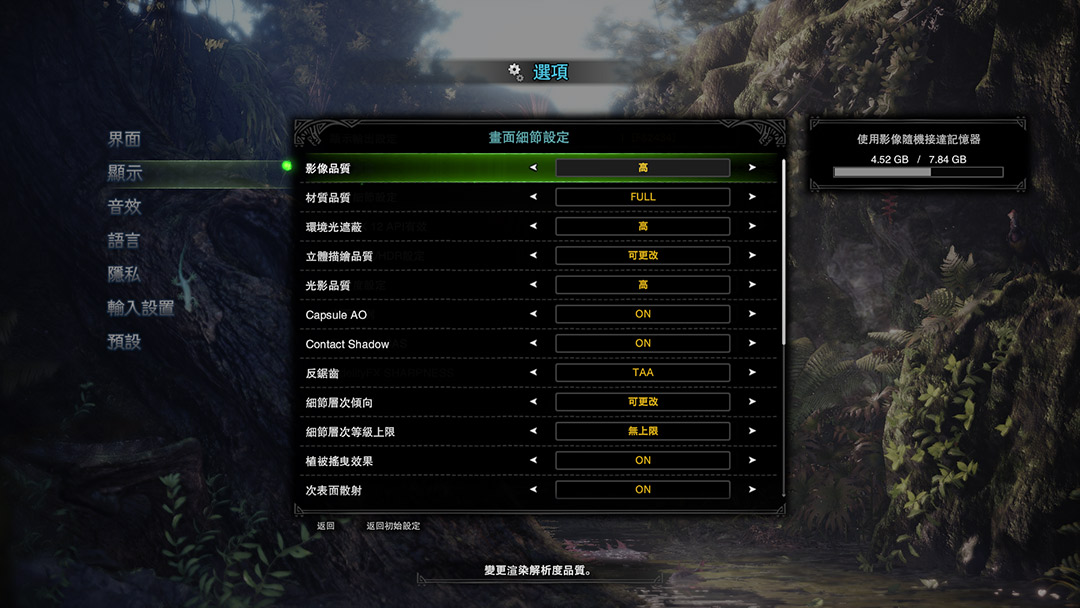Open the 音效 settings category

coord(125,207)
